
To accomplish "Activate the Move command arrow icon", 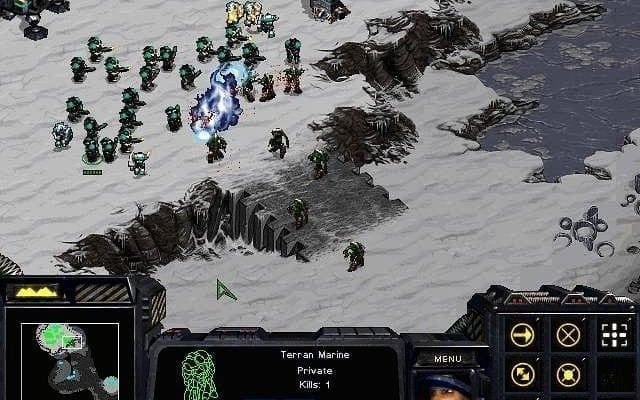I will click(522, 334).
